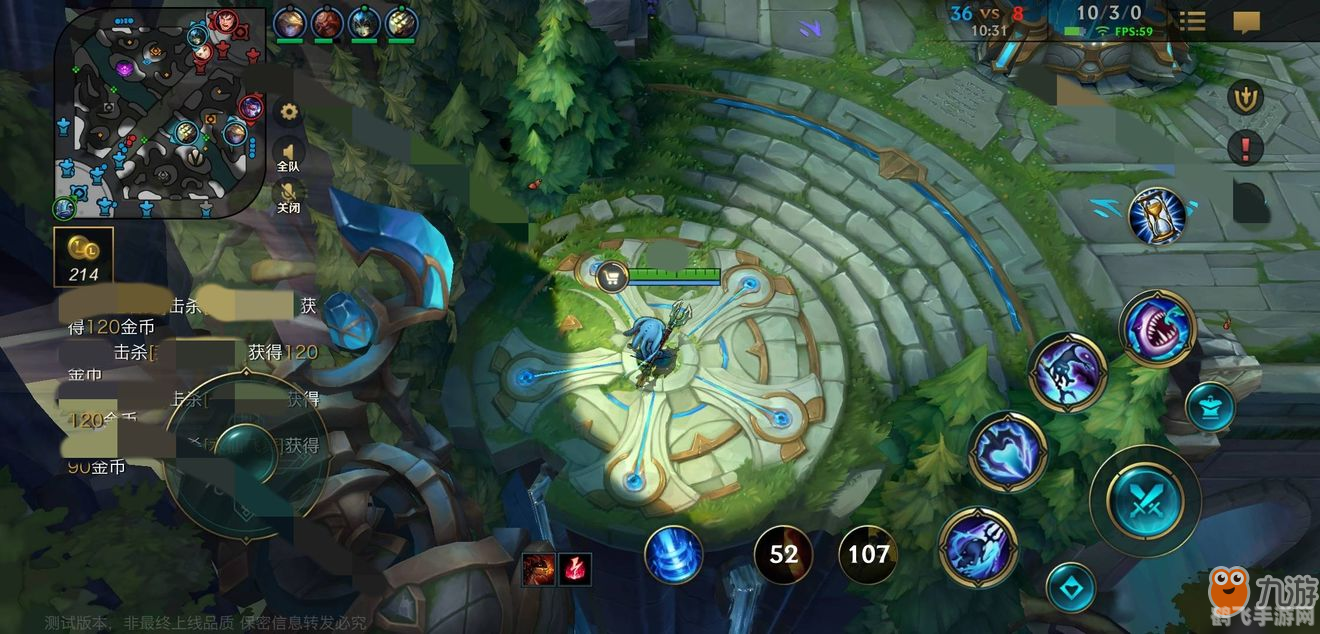
Task: Cast the trident strike ability
Action: click(x=978, y=547)
